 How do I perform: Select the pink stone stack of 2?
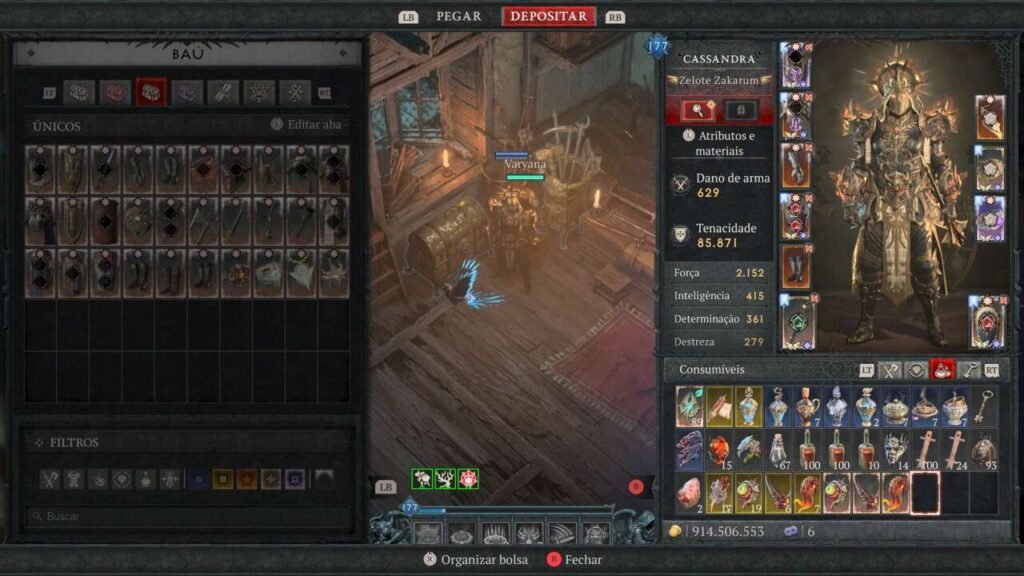[689, 493]
